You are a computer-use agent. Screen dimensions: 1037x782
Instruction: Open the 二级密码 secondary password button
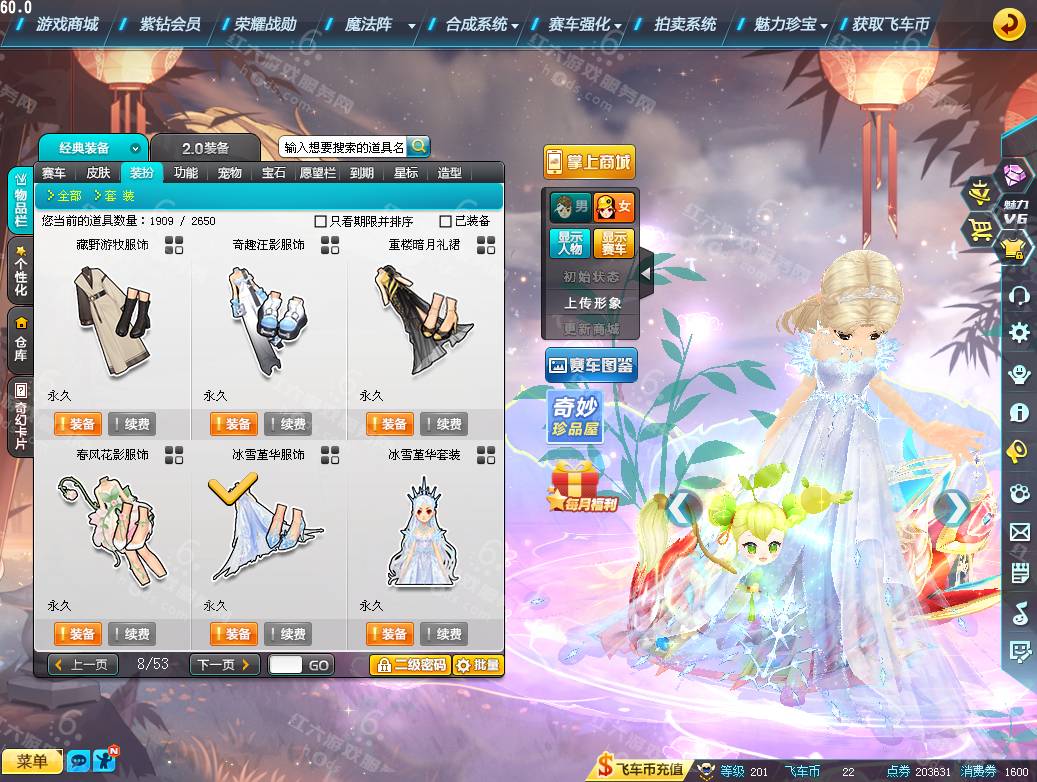point(409,665)
